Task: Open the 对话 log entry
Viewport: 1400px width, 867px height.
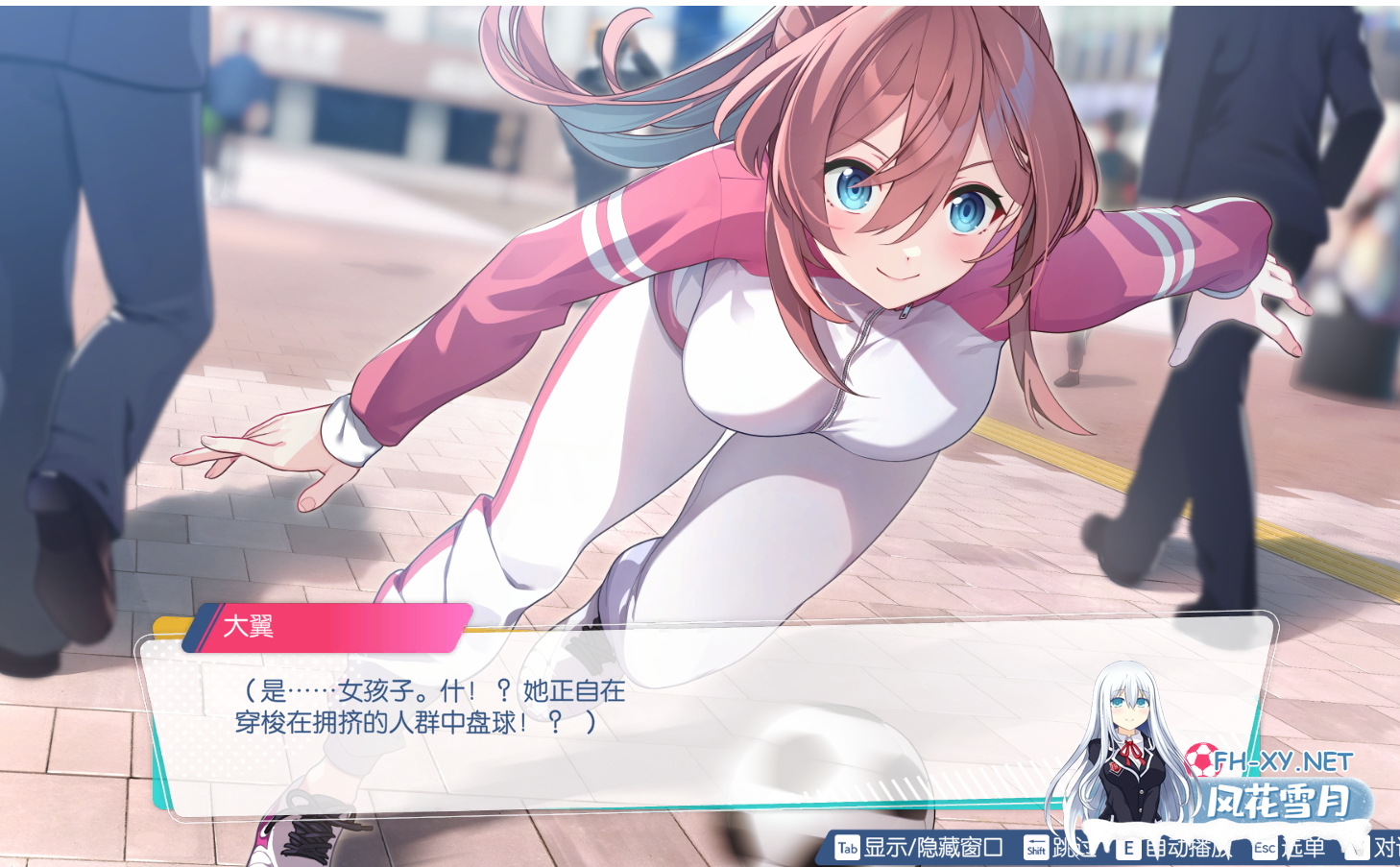Action: pos(1386,849)
